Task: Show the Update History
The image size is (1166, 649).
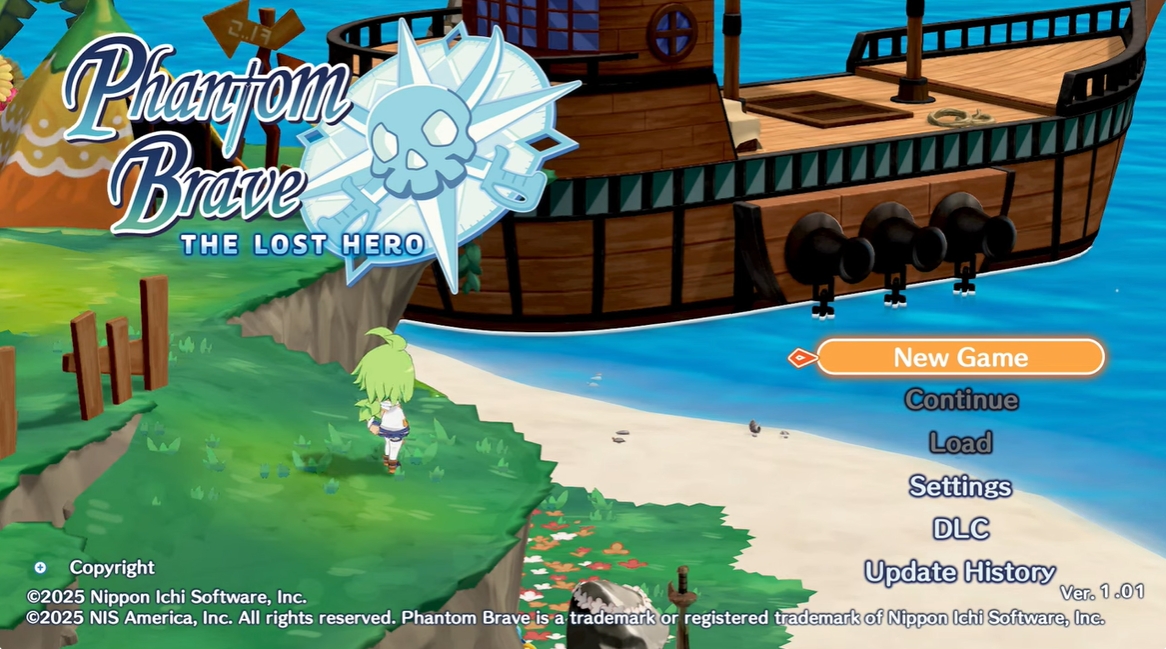Action: (959, 572)
